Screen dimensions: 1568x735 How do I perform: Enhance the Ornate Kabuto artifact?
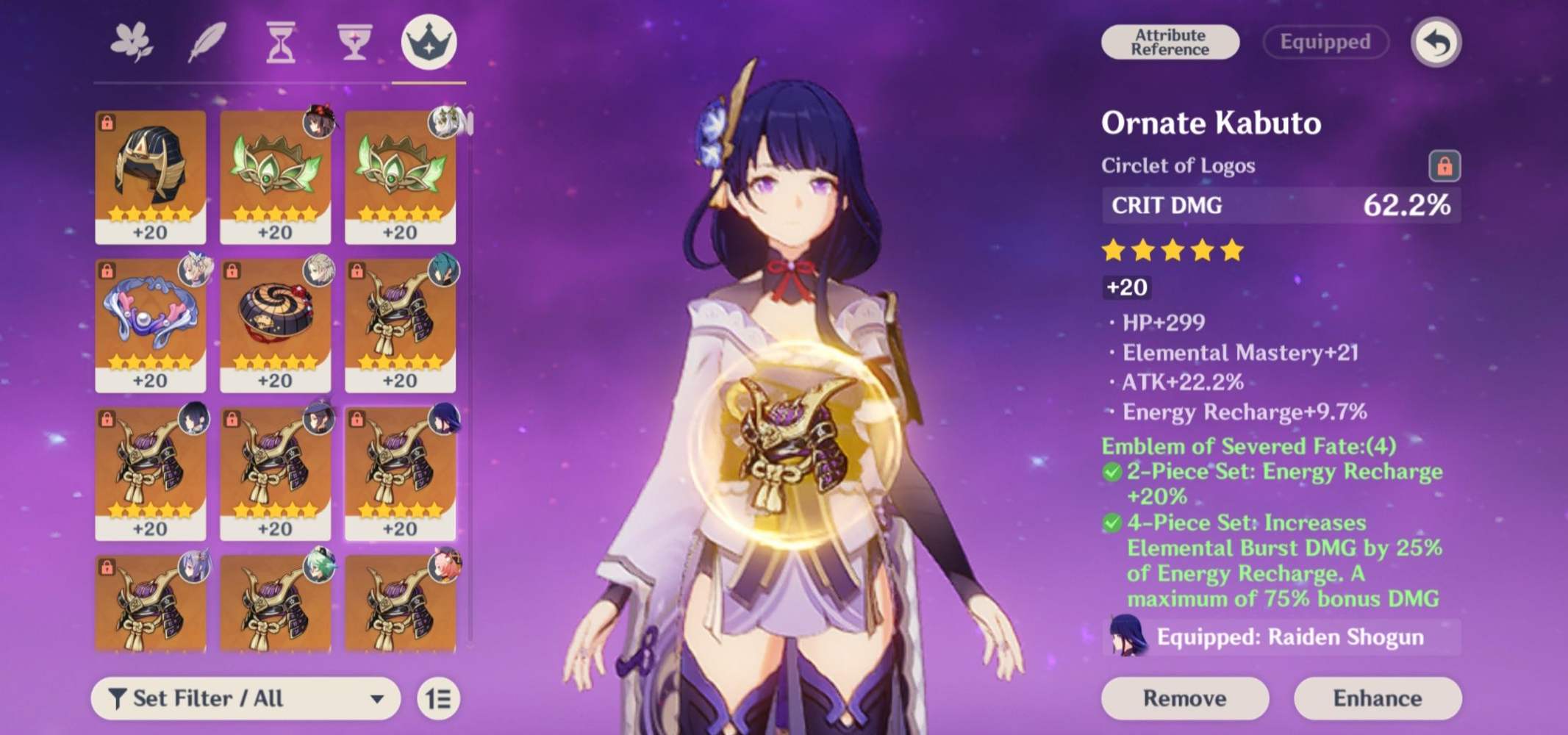coord(1377,698)
